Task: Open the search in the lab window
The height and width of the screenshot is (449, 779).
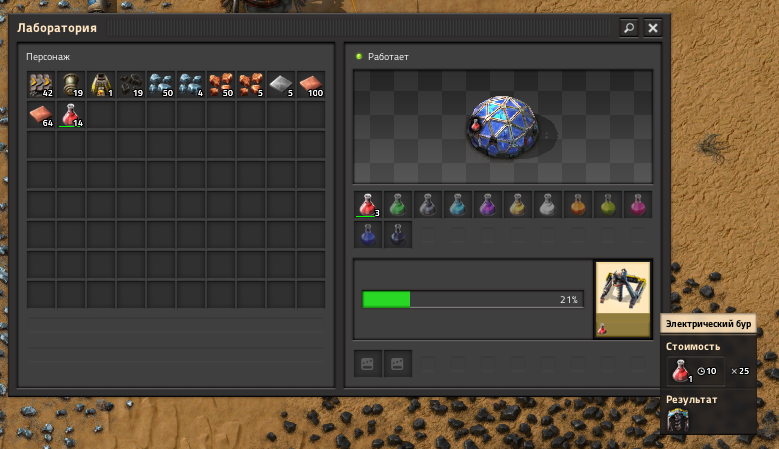Action: click(x=629, y=28)
